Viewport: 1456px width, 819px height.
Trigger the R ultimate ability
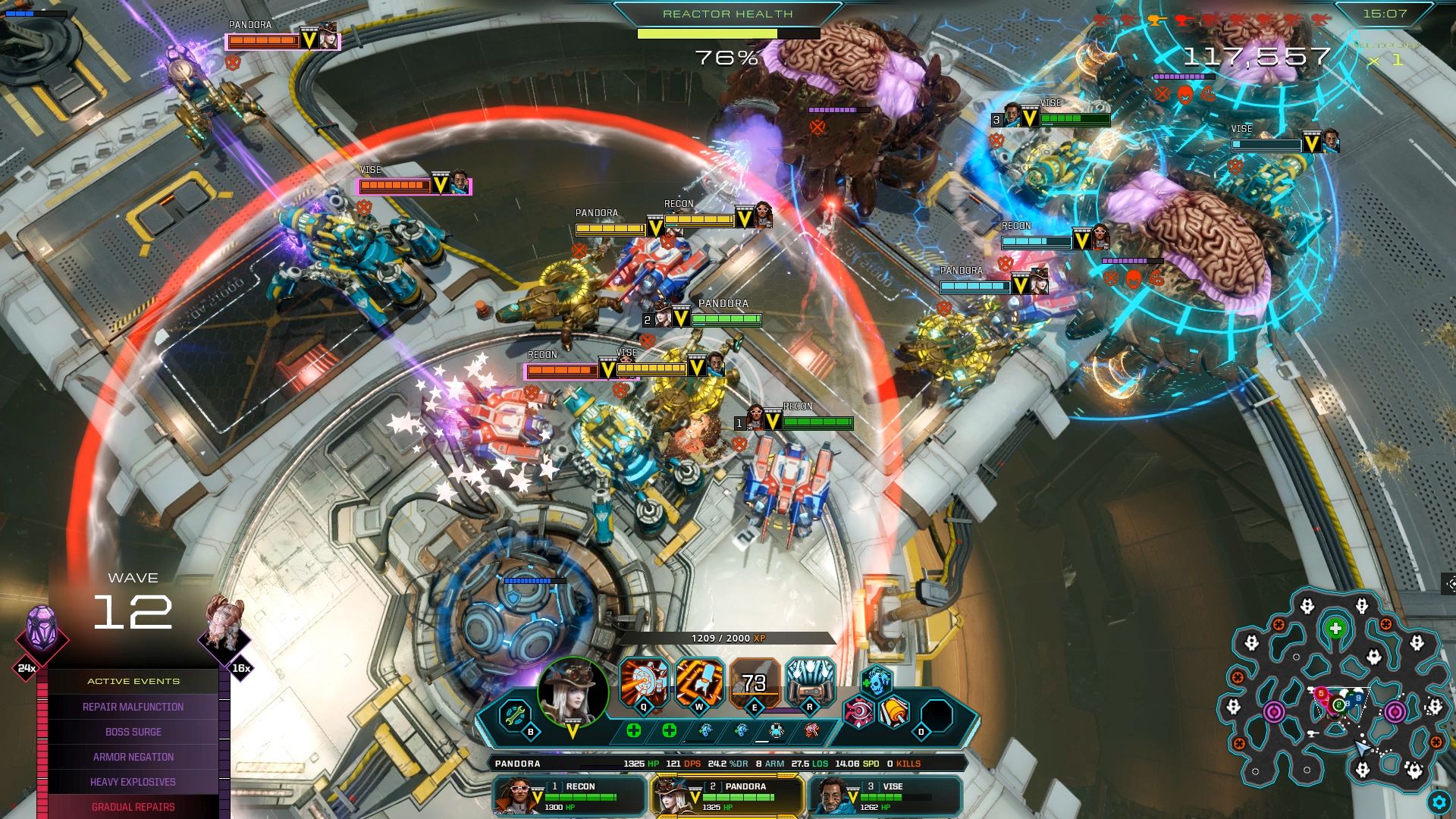coord(810,682)
